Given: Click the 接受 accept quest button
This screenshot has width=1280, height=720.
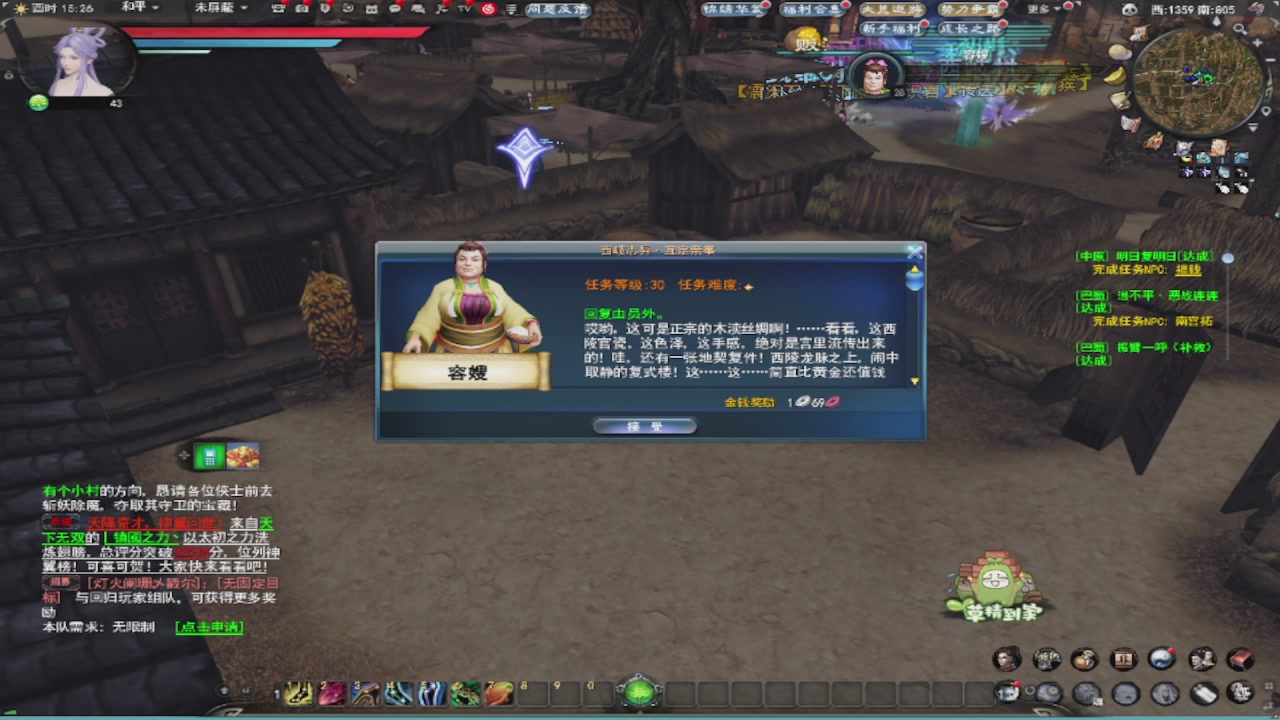Looking at the screenshot, I should click(x=644, y=424).
